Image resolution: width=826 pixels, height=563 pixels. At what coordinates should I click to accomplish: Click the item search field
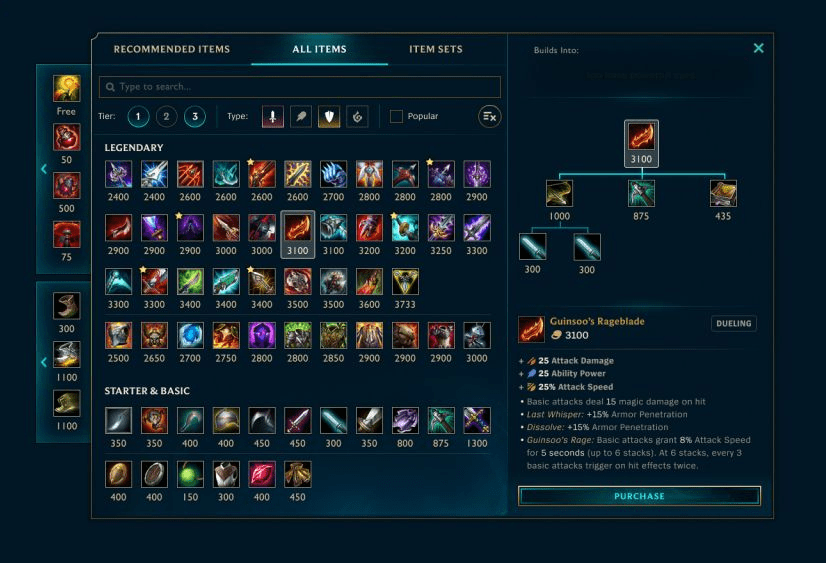tap(300, 87)
